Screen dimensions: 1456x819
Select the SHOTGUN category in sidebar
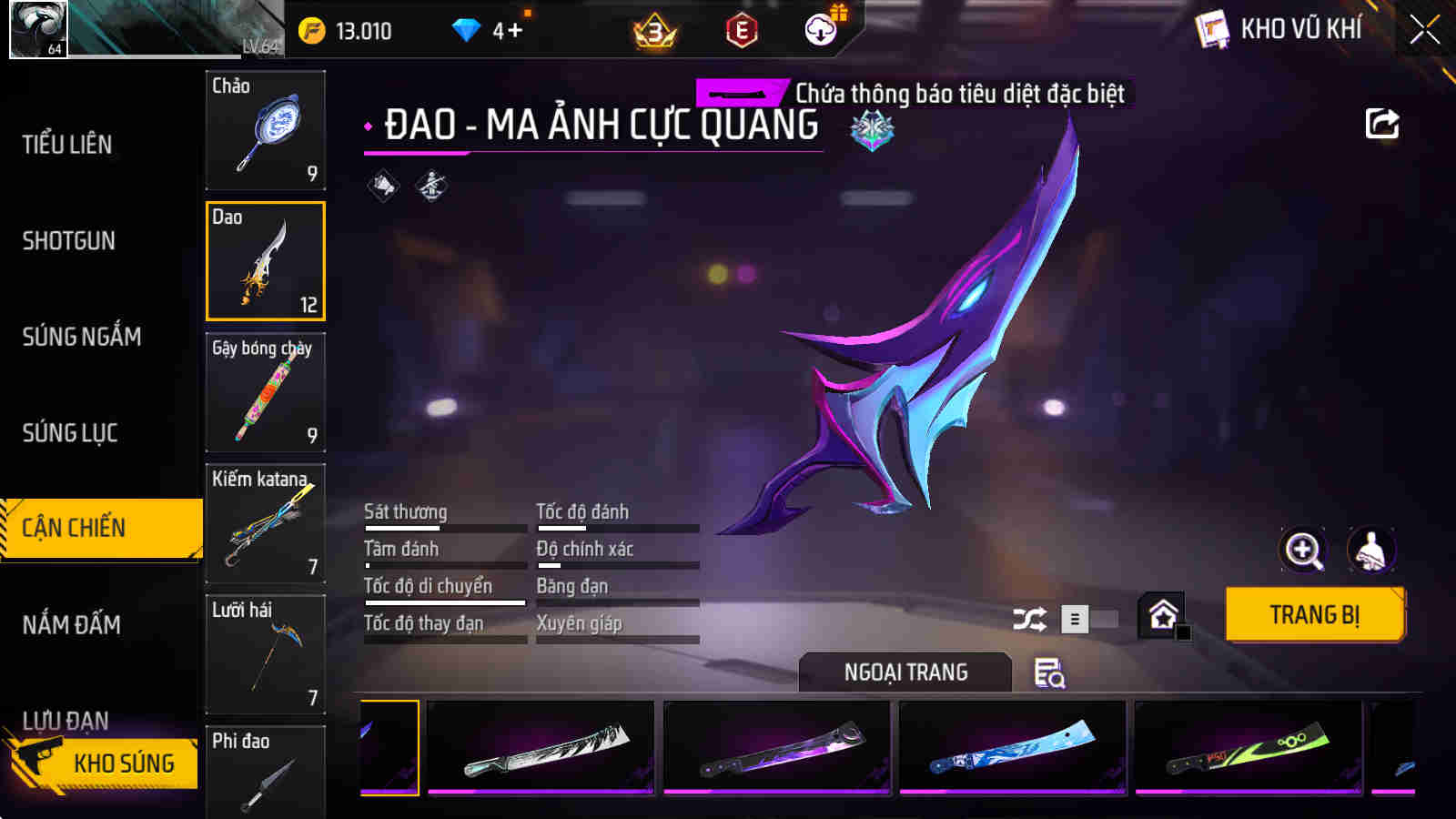(68, 241)
